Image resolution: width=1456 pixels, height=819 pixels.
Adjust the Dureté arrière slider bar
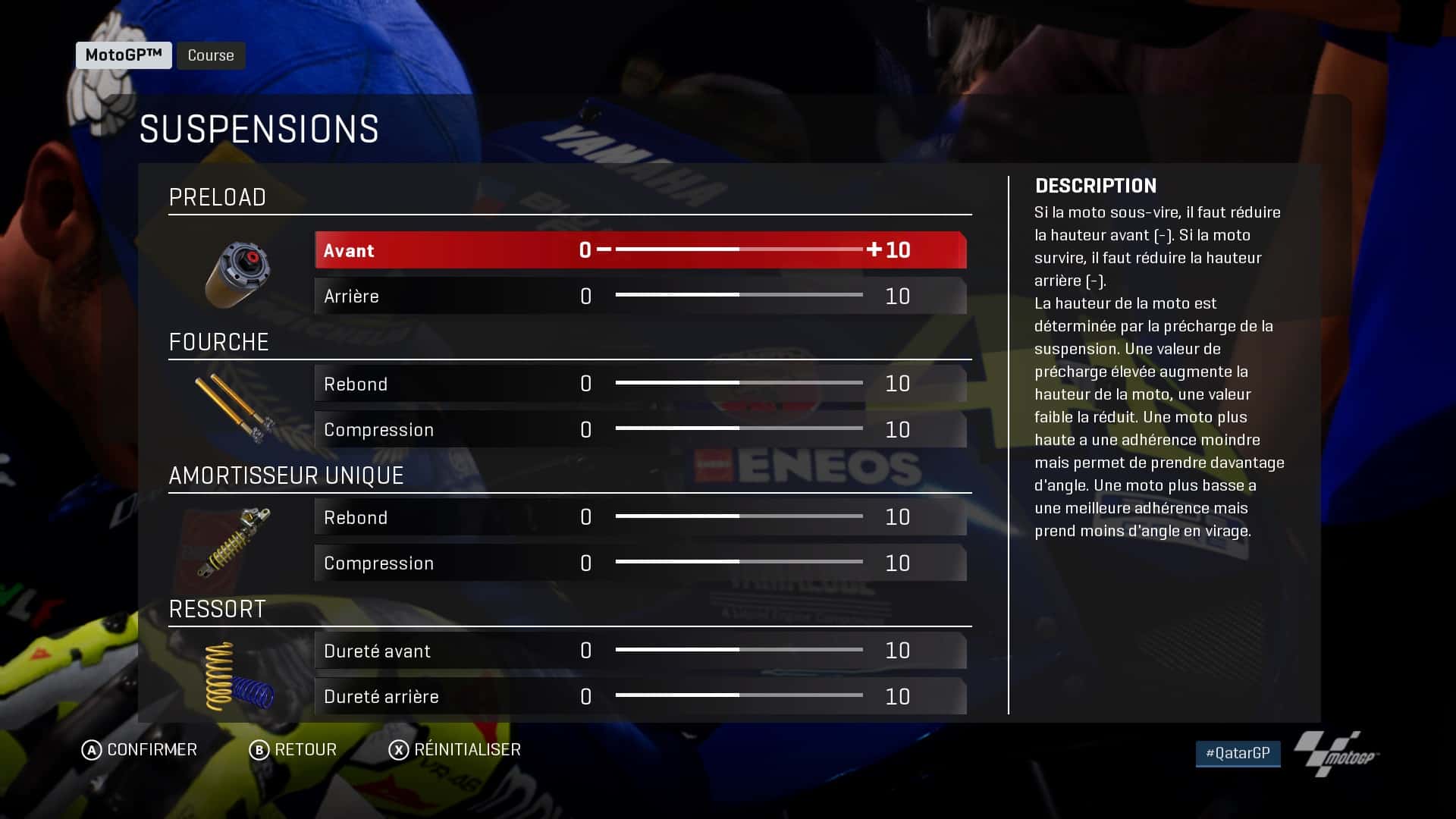pos(739,695)
